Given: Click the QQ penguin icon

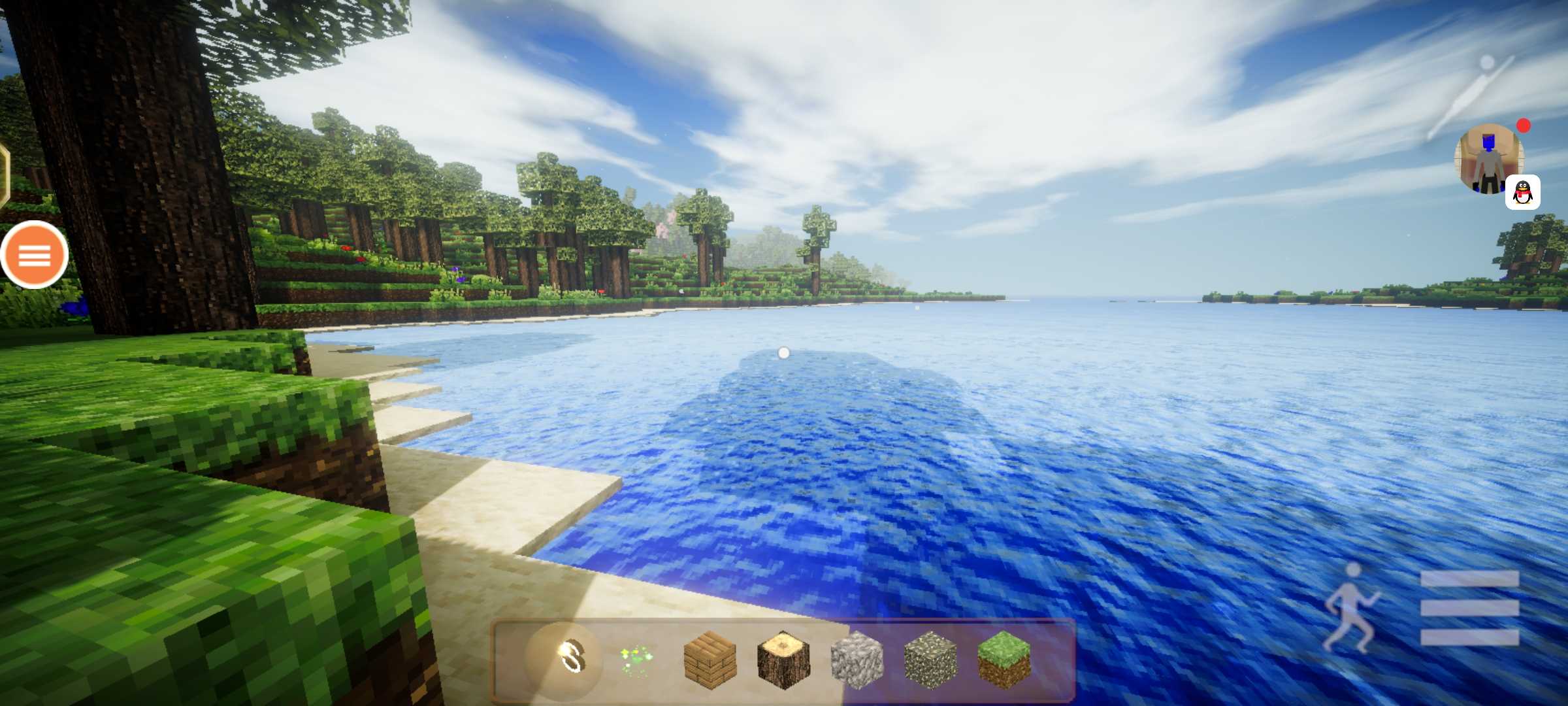Looking at the screenshot, I should tap(1522, 192).
